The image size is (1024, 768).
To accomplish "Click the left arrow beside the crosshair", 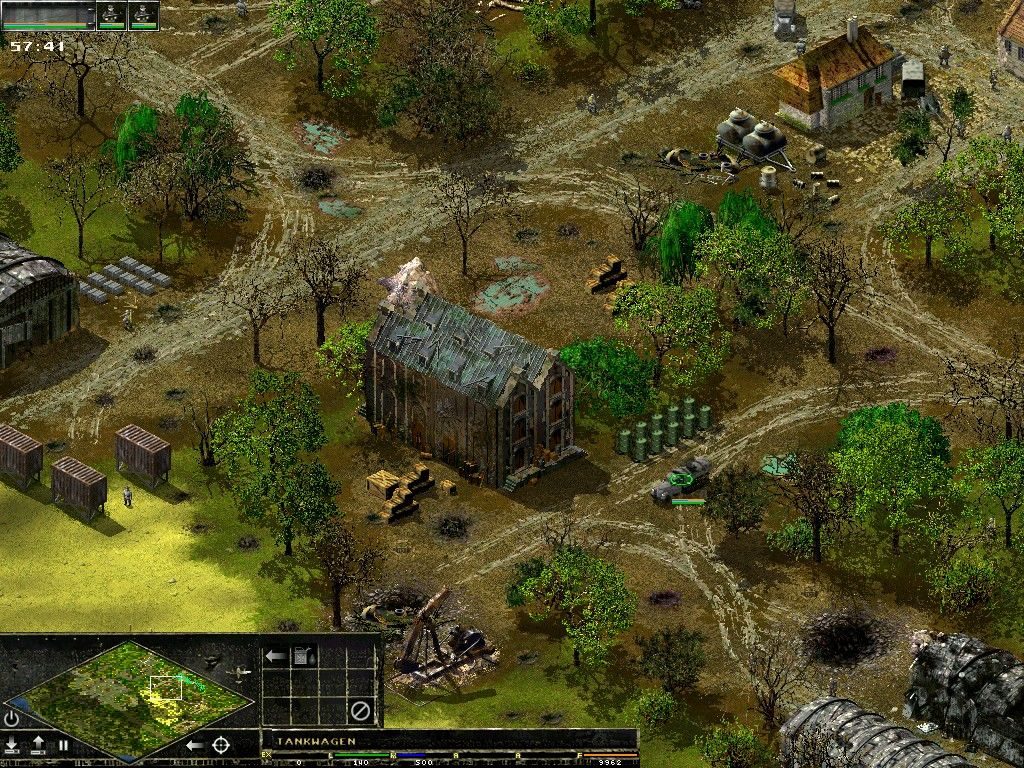I will pos(195,745).
